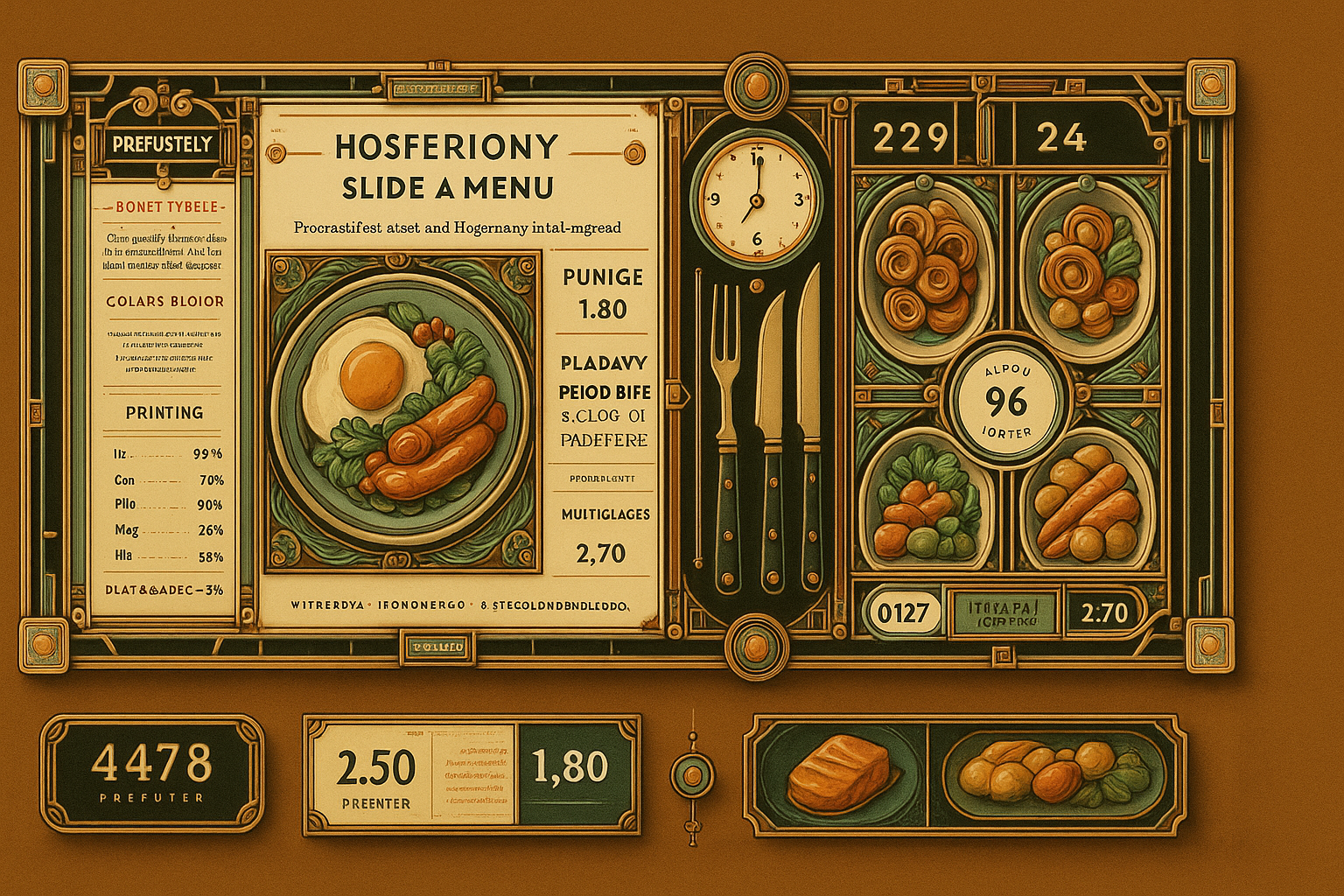Choose the roasted potatoes thumbnail

tap(1053, 773)
